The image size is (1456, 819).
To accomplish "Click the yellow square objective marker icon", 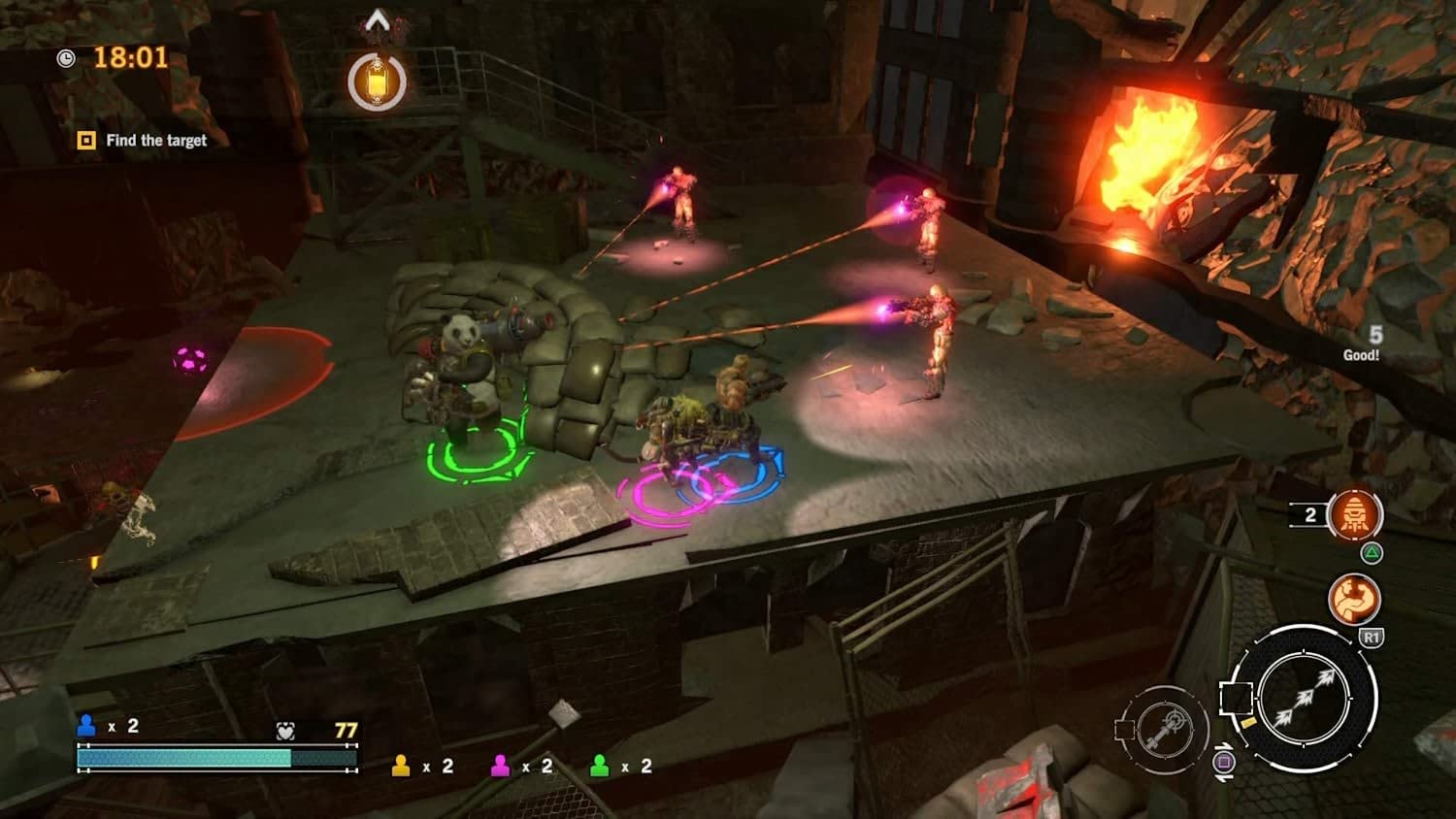I will (84, 140).
